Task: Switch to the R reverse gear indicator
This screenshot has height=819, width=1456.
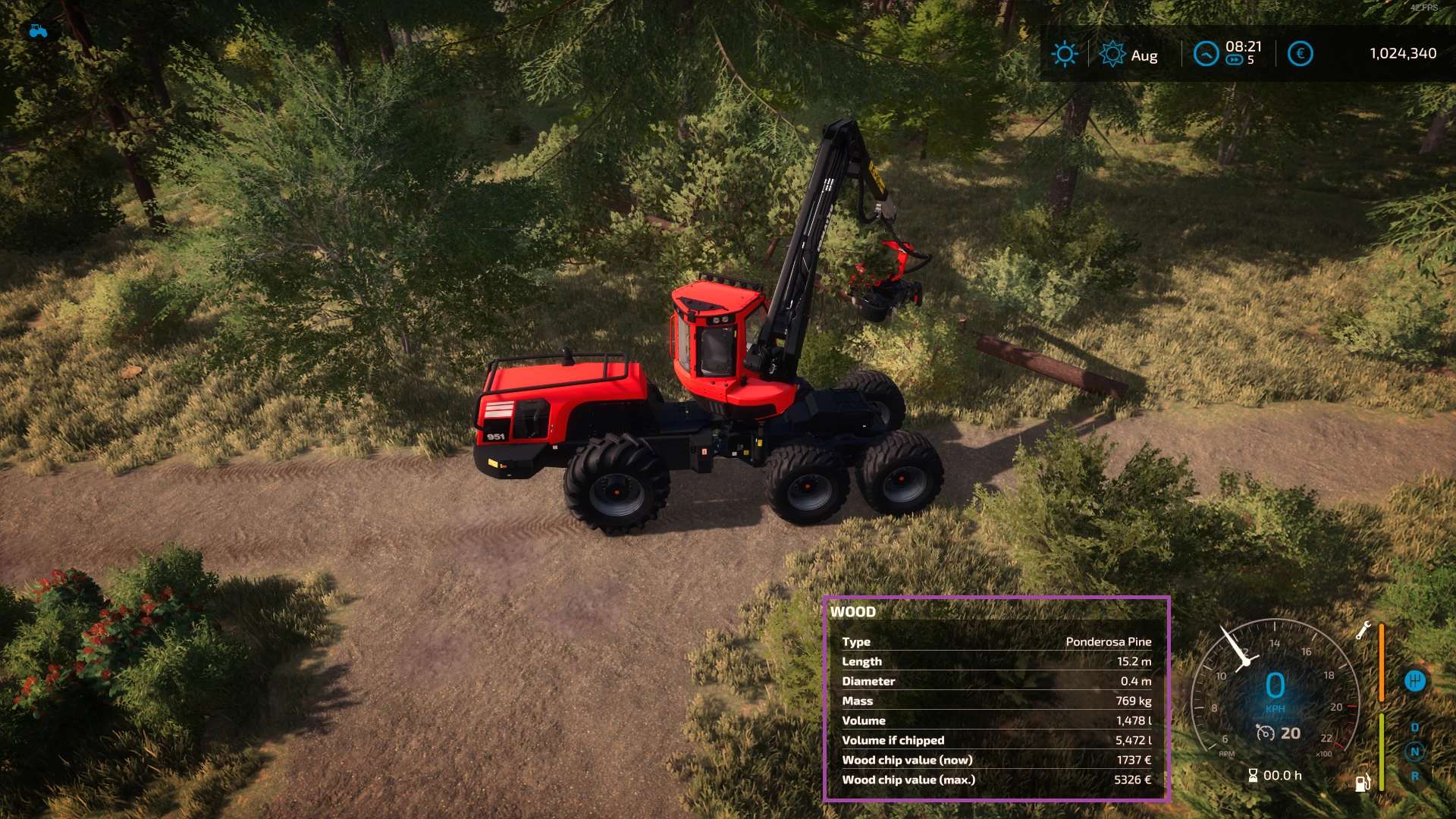Action: coord(1414,776)
